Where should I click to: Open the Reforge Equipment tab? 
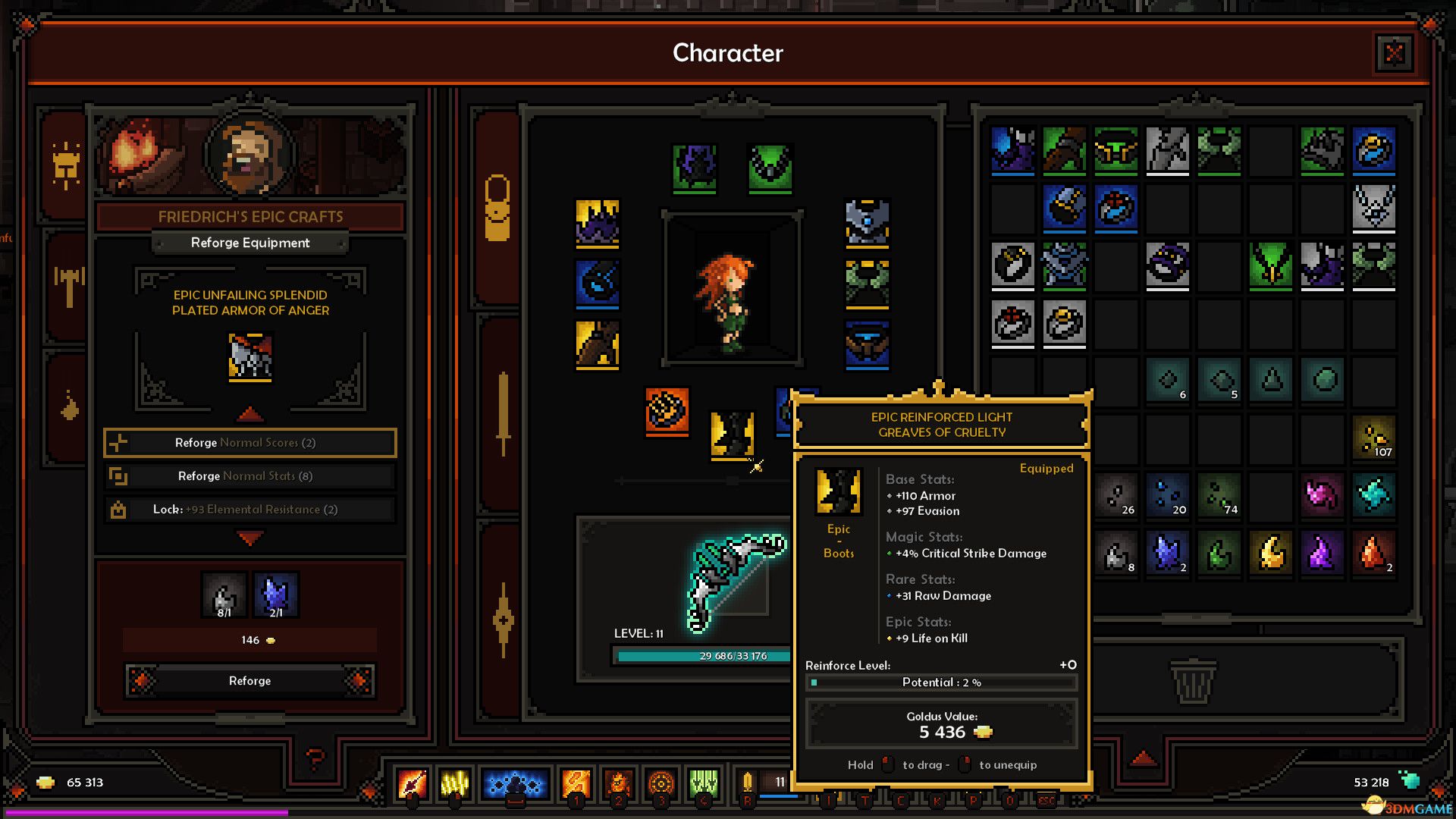[x=250, y=243]
